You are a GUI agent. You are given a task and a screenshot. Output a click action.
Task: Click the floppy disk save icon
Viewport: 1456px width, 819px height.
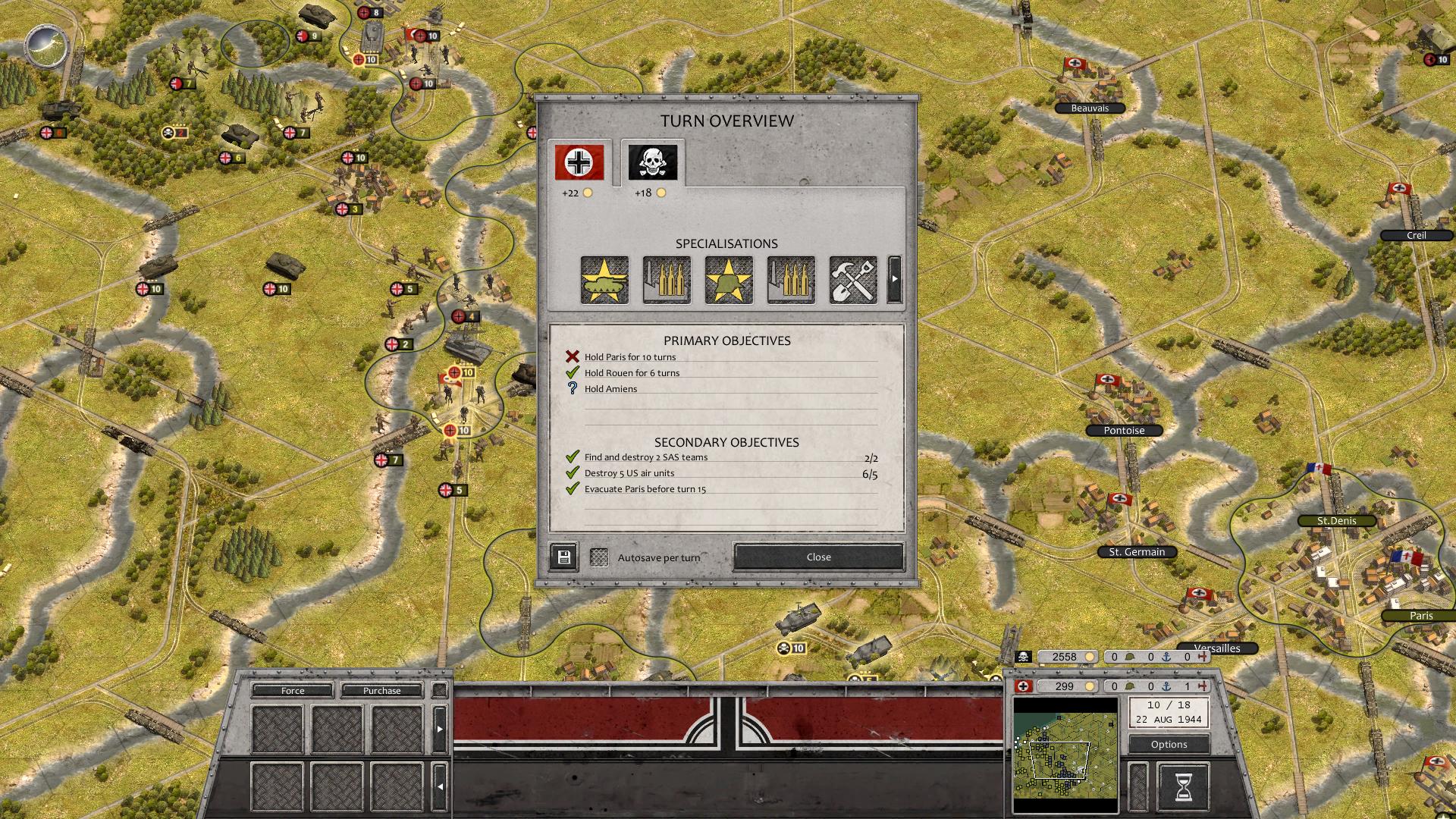(x=563, y=557)
